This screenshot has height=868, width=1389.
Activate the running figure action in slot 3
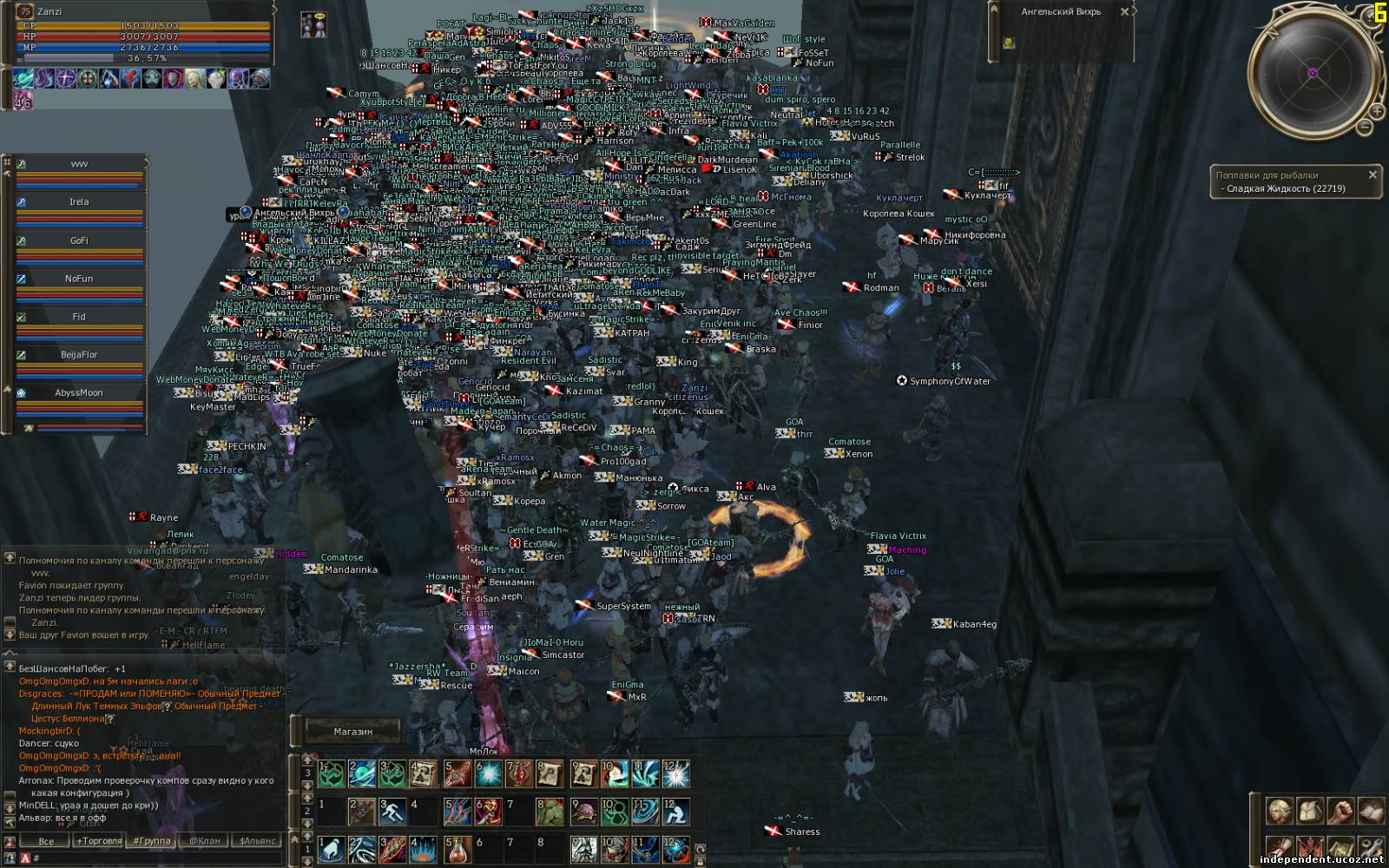[392, 812]
